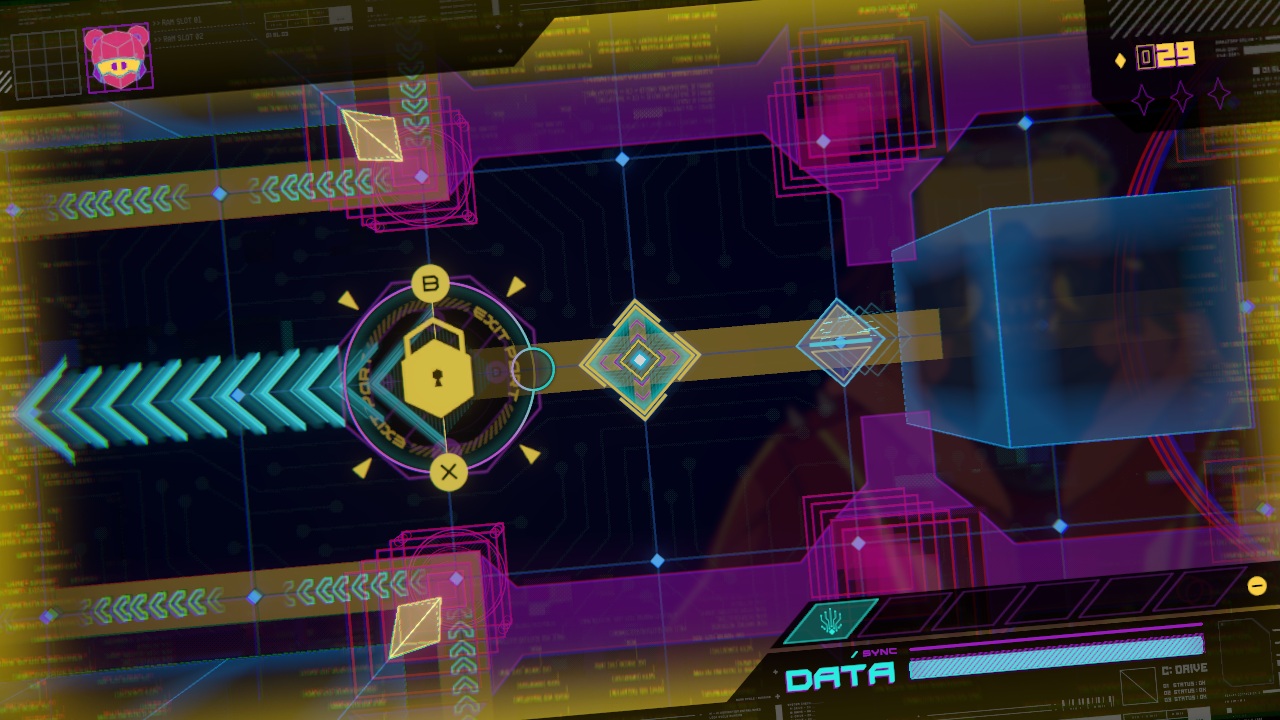Click the cyan diamond node near the cube
The image size is (1280, 720).
coord(841,341)
